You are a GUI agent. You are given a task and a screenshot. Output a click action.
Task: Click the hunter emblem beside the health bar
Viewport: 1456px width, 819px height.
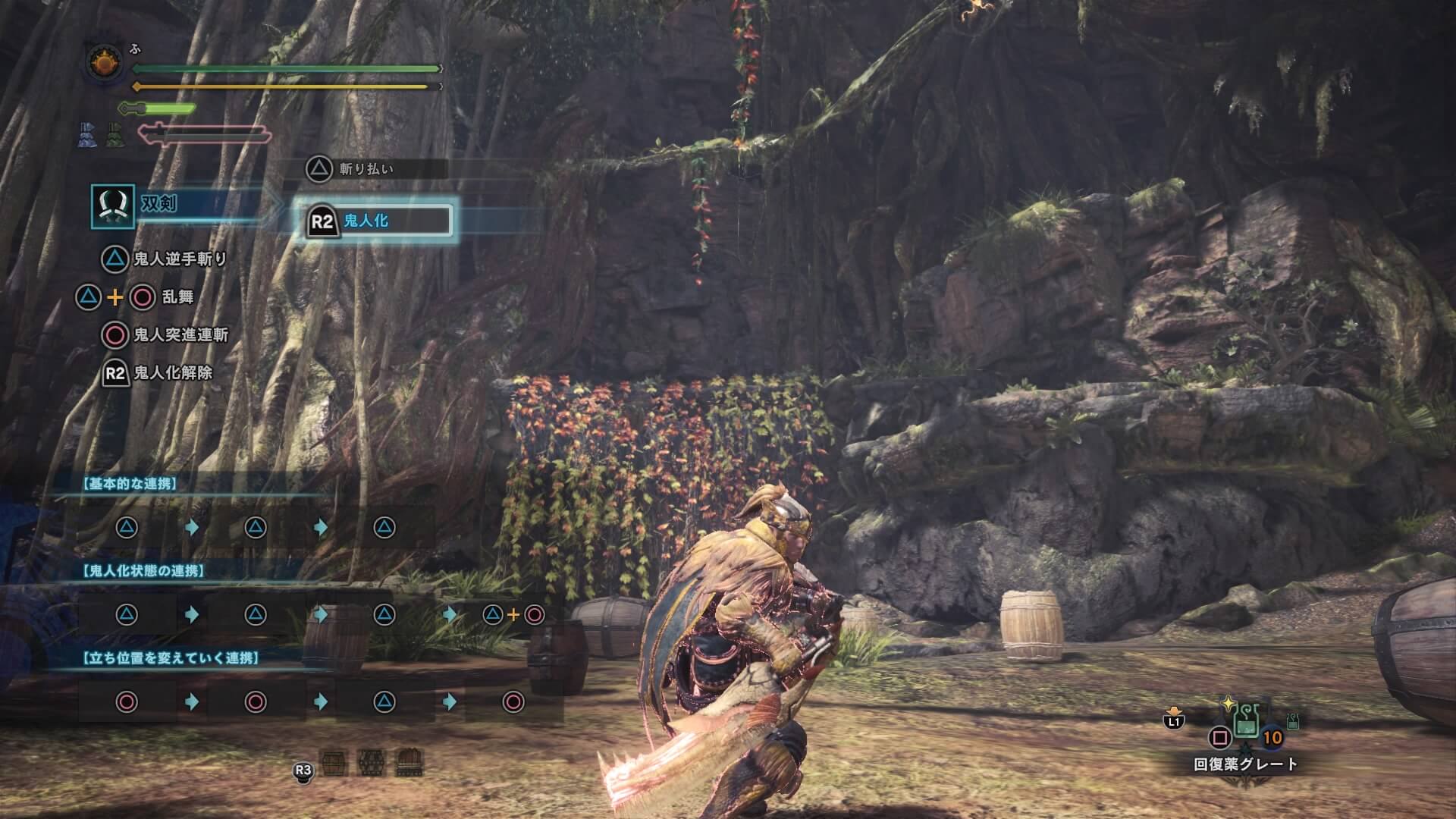point(102,62)
